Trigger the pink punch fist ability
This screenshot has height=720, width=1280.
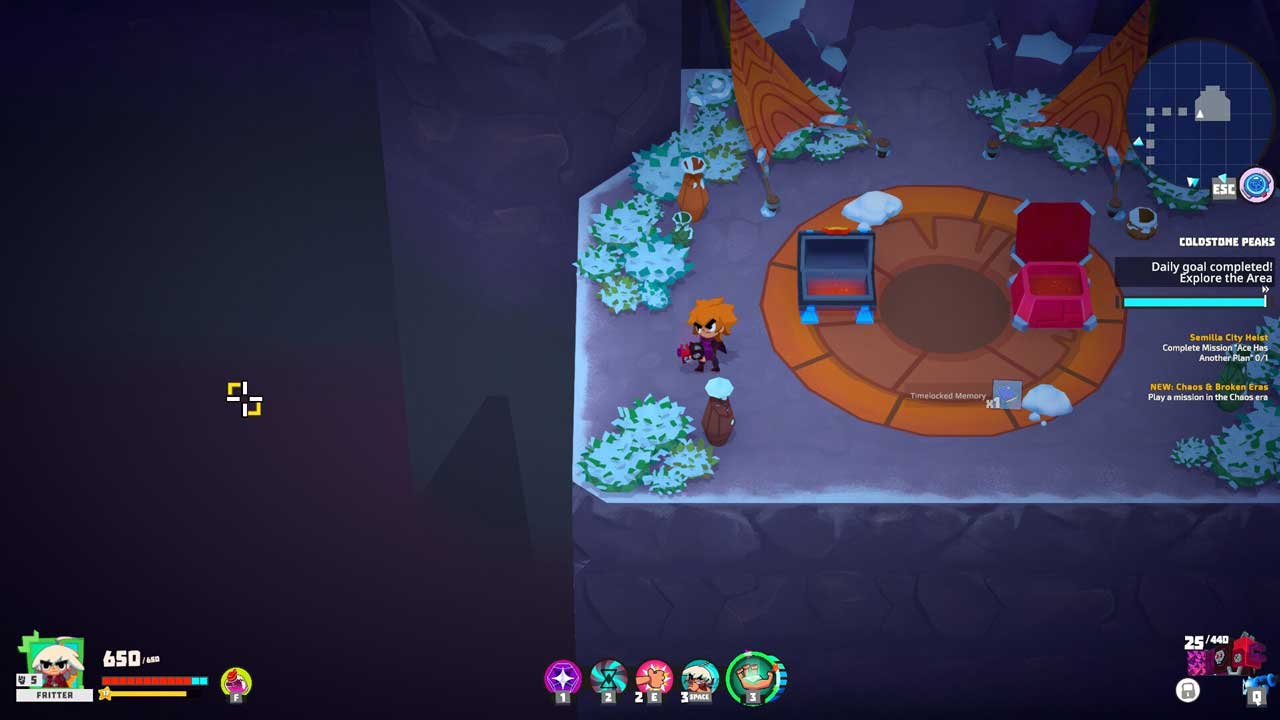coord(654,678)
